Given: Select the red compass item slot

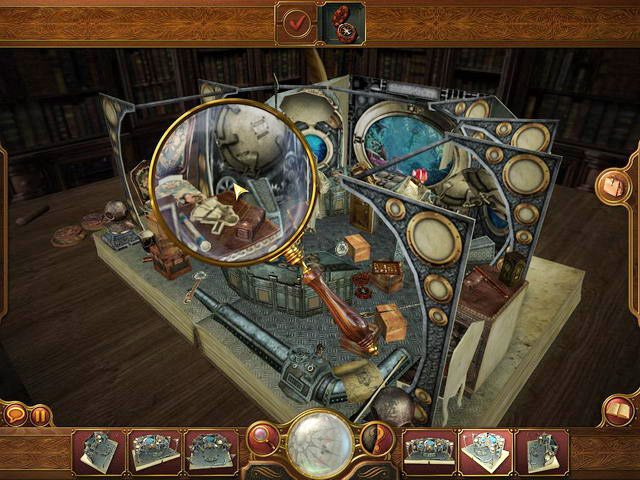Looking at the screenshot, I should pyautogui.click(x=341, y=22).
